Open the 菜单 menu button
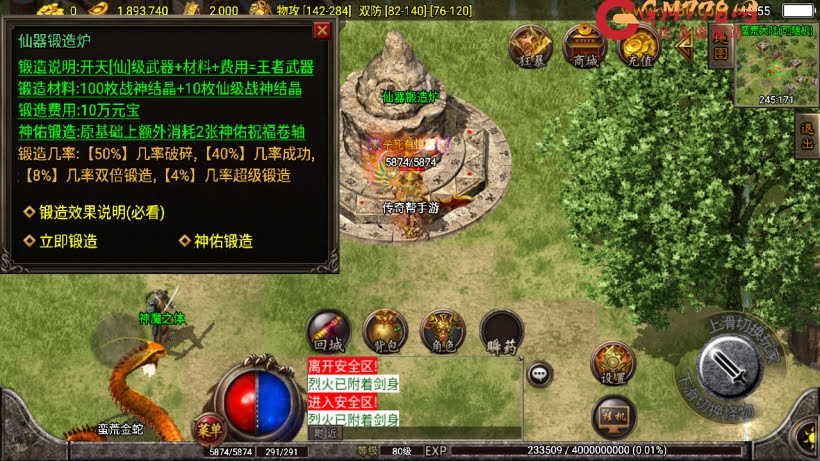820x461 pixels. pos(208,425)
